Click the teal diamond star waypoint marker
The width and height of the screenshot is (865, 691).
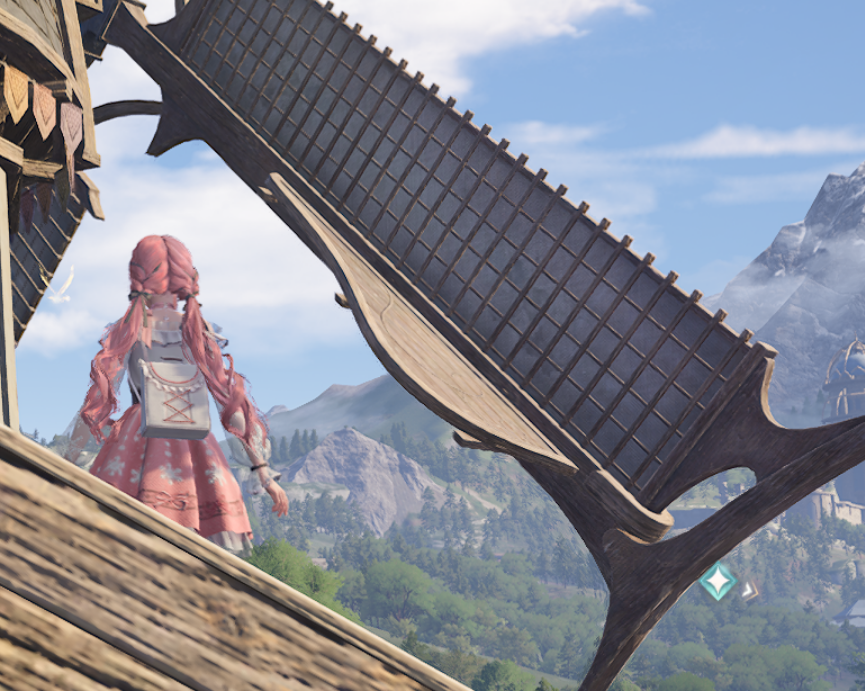717,581
